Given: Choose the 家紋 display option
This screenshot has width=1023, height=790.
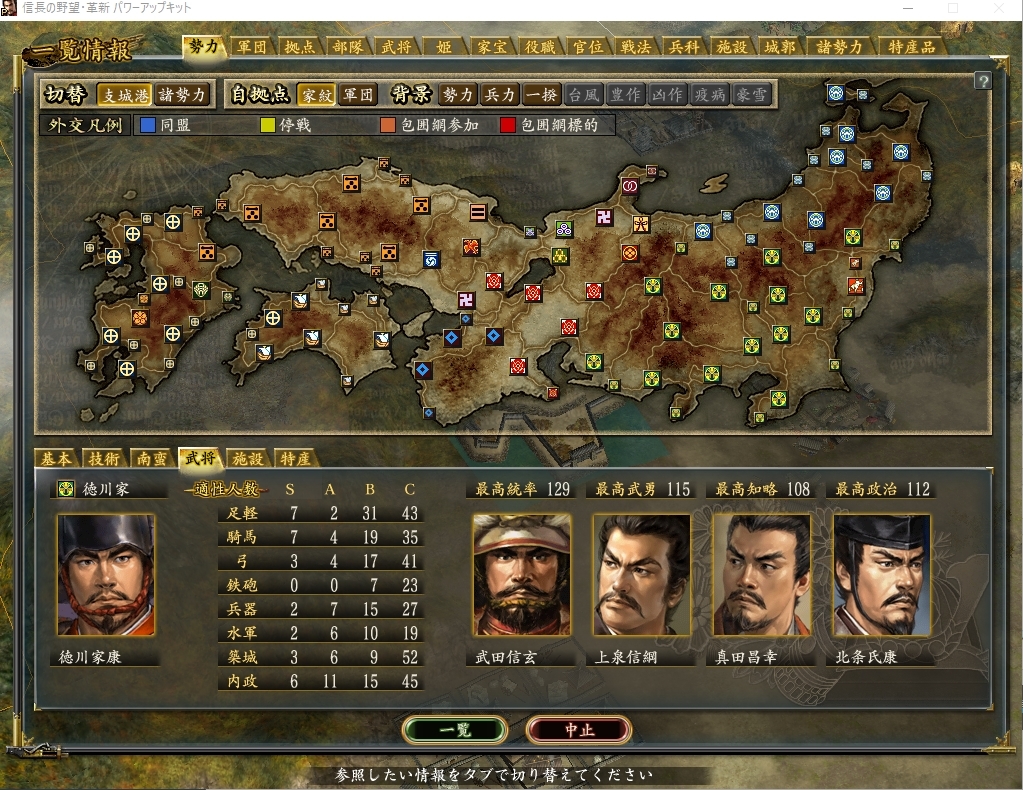Looking at the screenshot, I should [317, 95].
